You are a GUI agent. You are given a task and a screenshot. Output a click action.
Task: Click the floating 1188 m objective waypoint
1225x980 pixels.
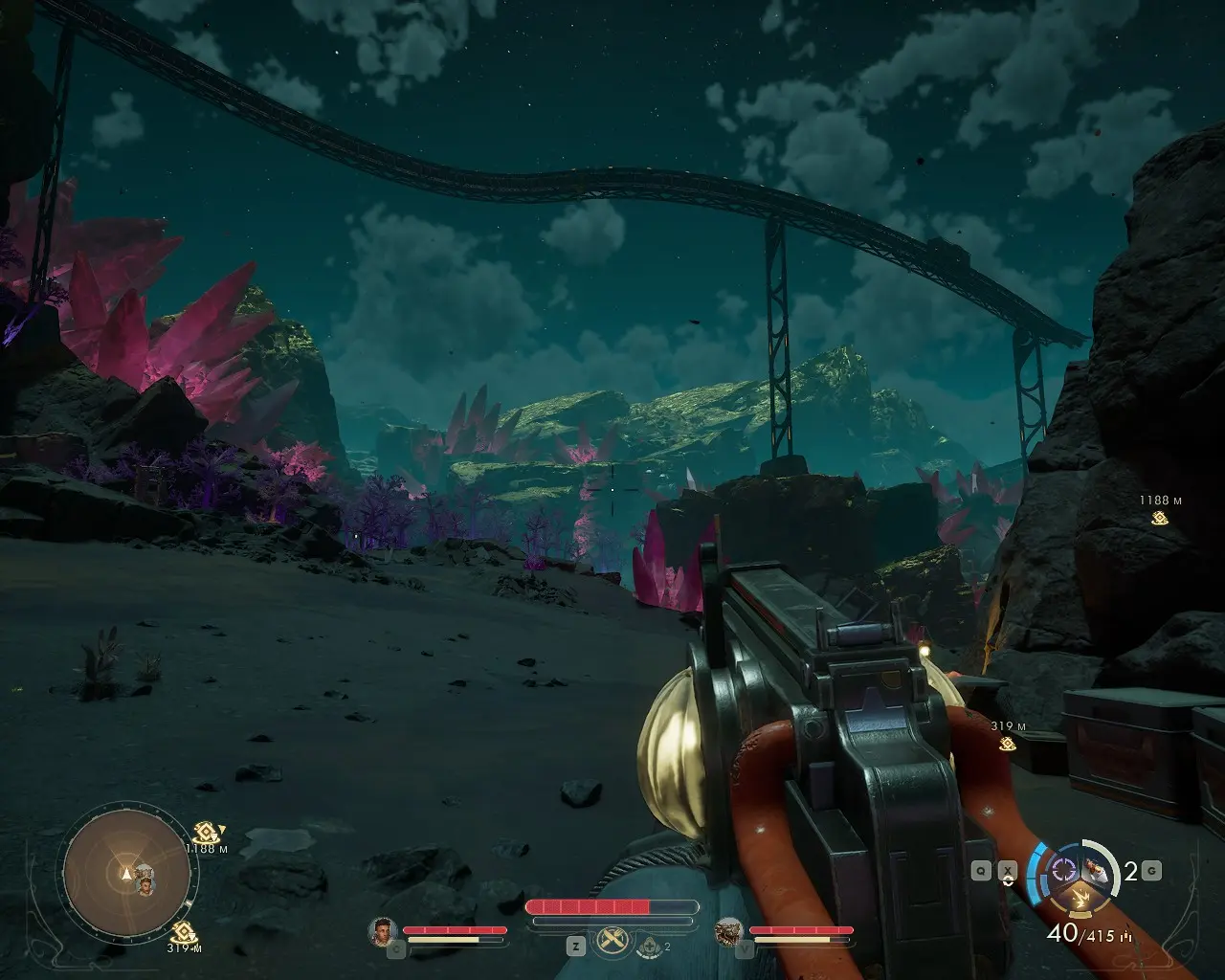point(1160,519)
